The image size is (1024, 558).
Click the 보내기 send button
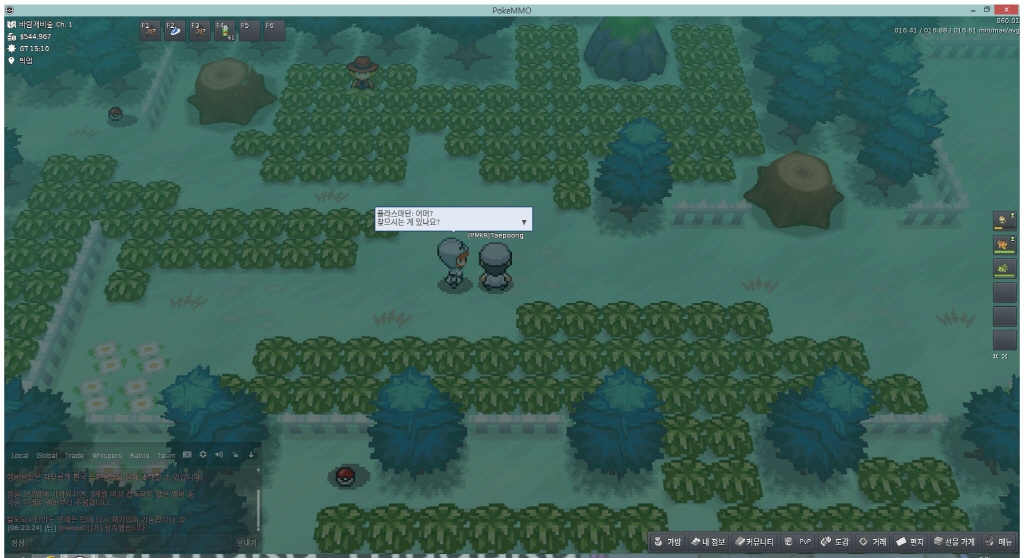pos(246,542)
